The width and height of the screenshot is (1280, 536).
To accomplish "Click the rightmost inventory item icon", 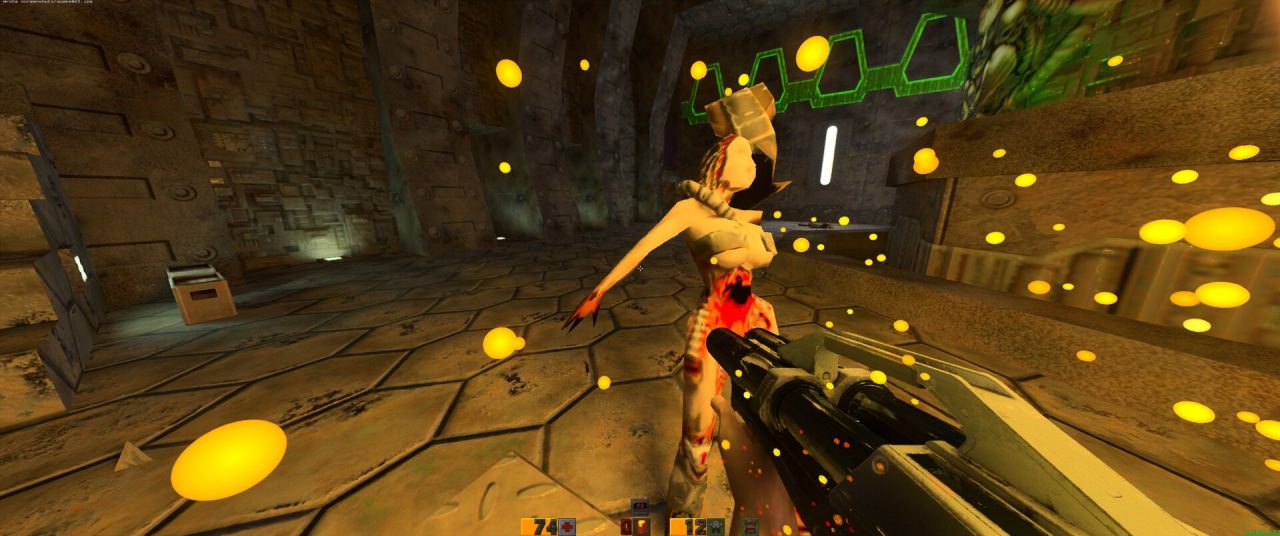I will tap(748, 527).
